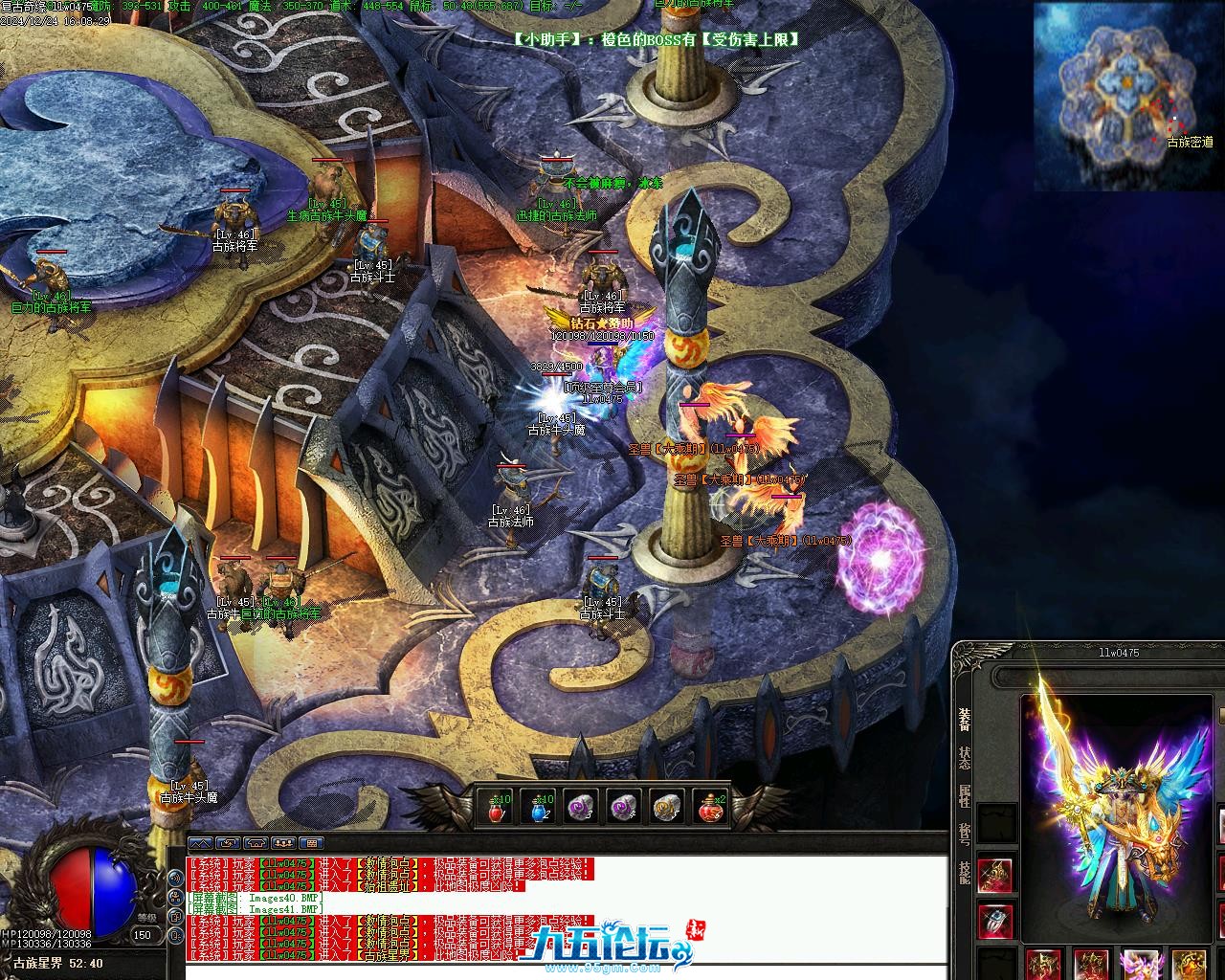
Task: Click the chat panel's double-arrow expand button
Action: click(200, 843)
